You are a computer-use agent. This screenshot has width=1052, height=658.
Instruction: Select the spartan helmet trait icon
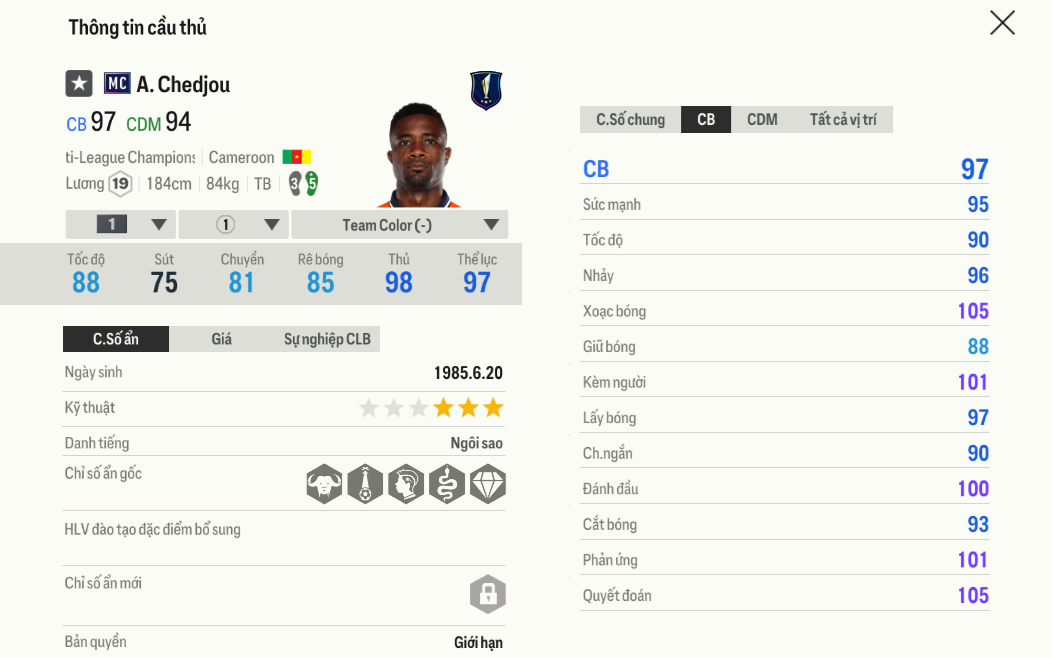tap(406, 484)
